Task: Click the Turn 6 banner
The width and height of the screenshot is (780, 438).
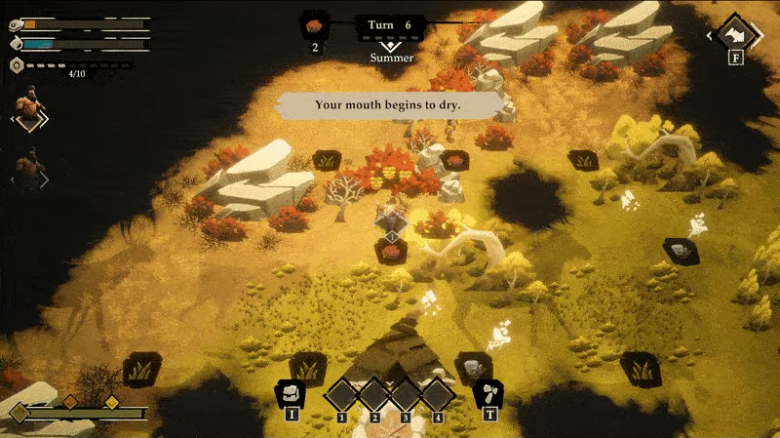Action: 390,25
